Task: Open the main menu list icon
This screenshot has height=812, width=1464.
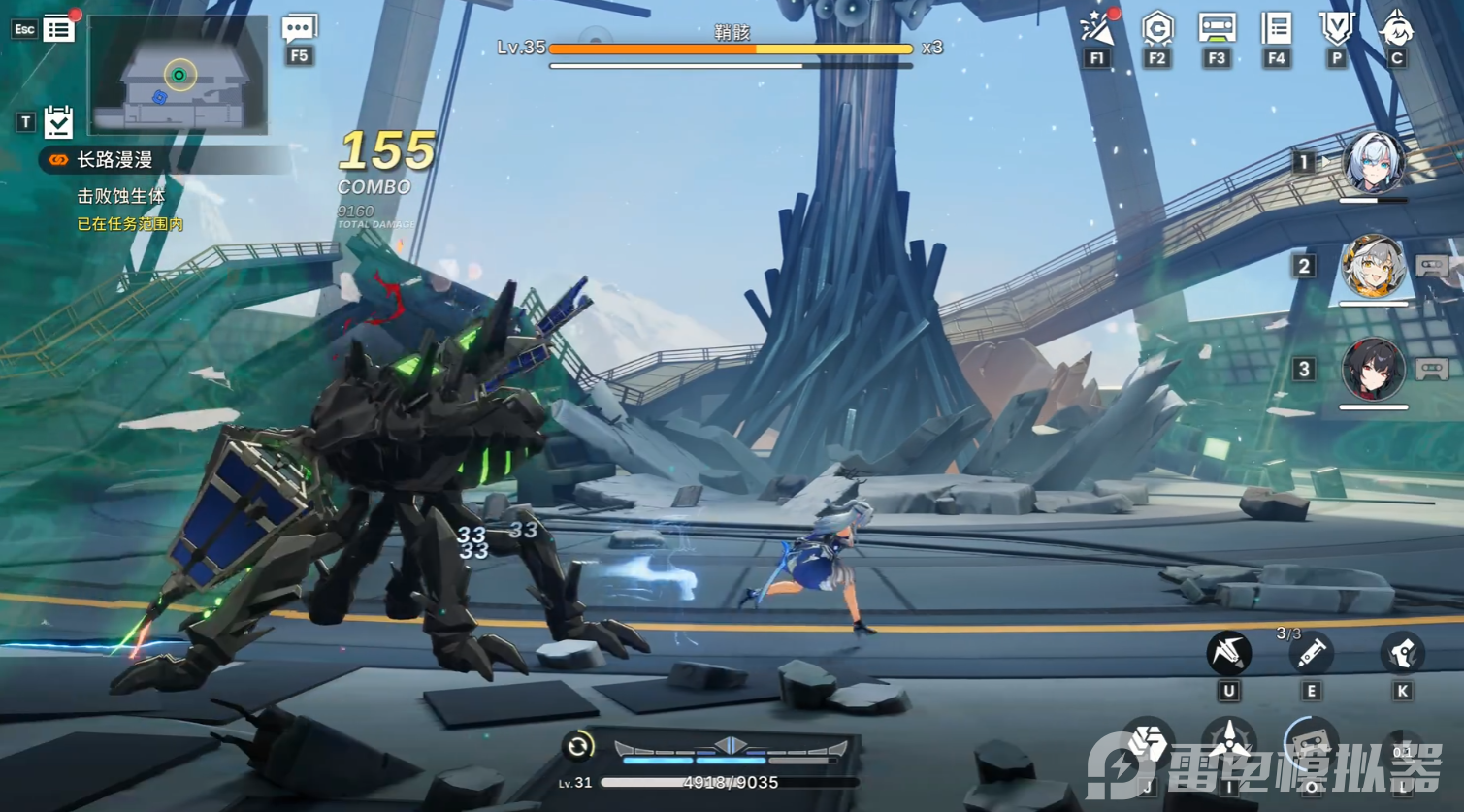Action: coord(58,29)
